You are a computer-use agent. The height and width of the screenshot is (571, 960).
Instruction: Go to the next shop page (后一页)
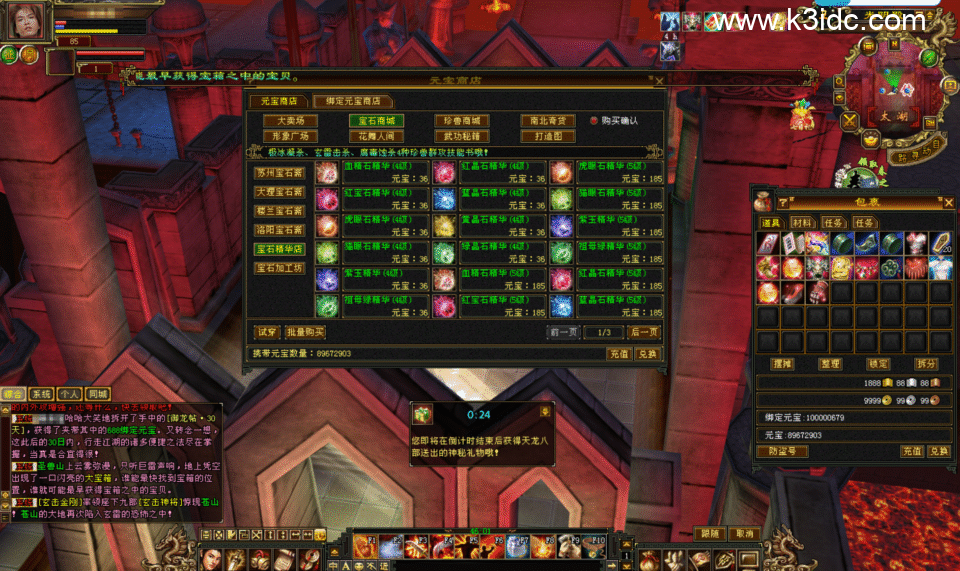(x=643, y=332)
